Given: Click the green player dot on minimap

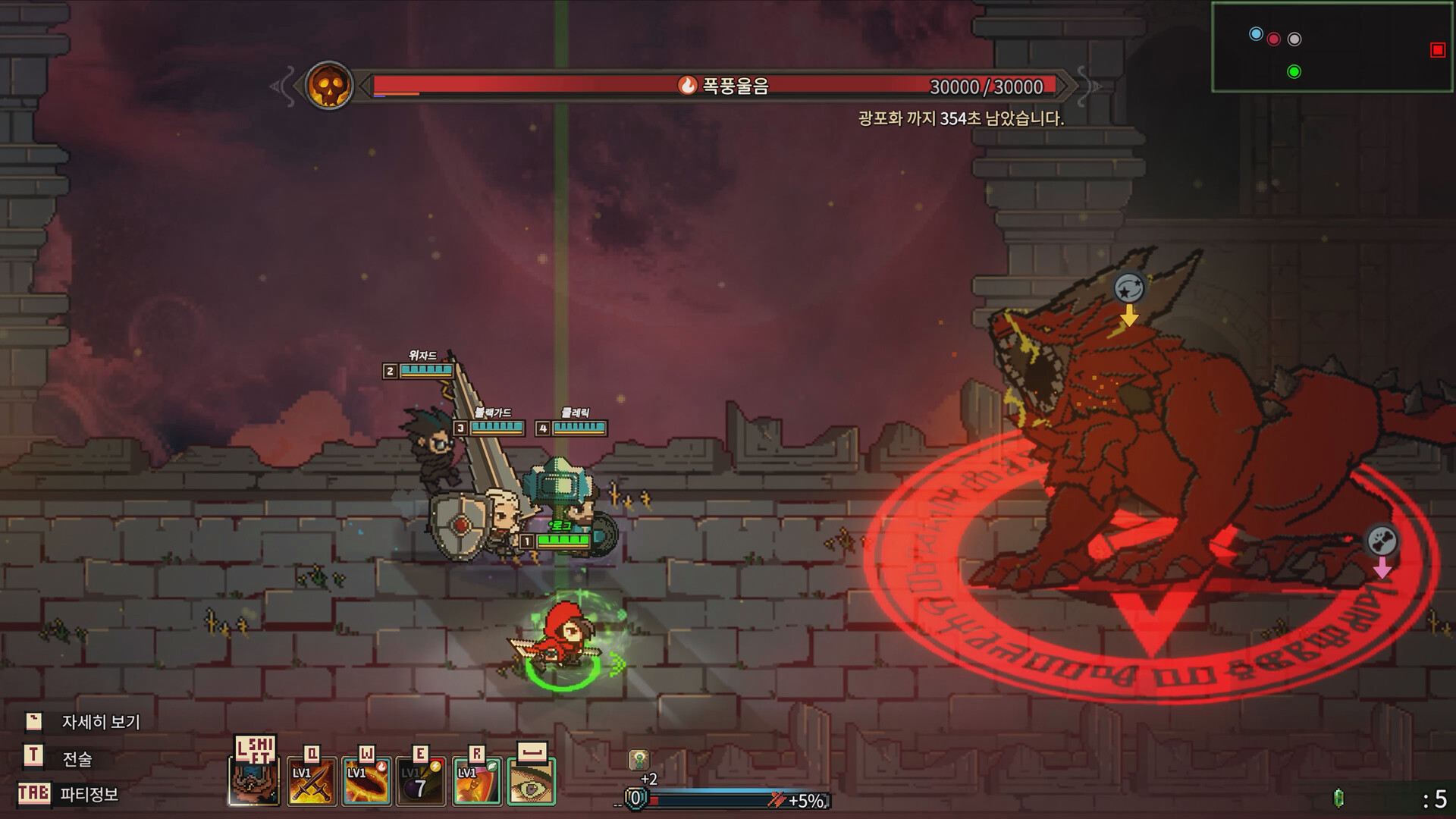Looking at the screenshot, I should pos(1294,72).
